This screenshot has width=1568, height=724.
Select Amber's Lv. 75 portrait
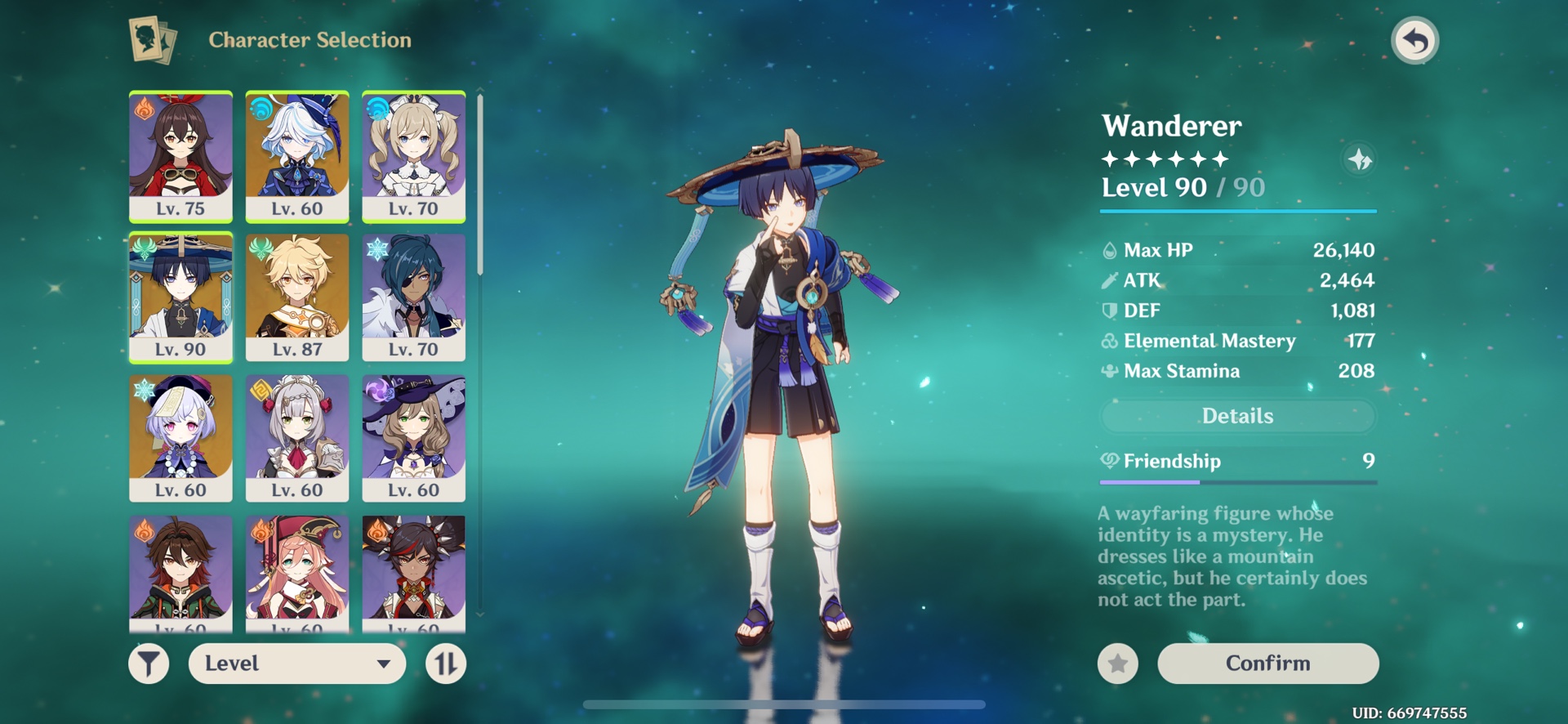pyautogui.click(x=180, y=156)
